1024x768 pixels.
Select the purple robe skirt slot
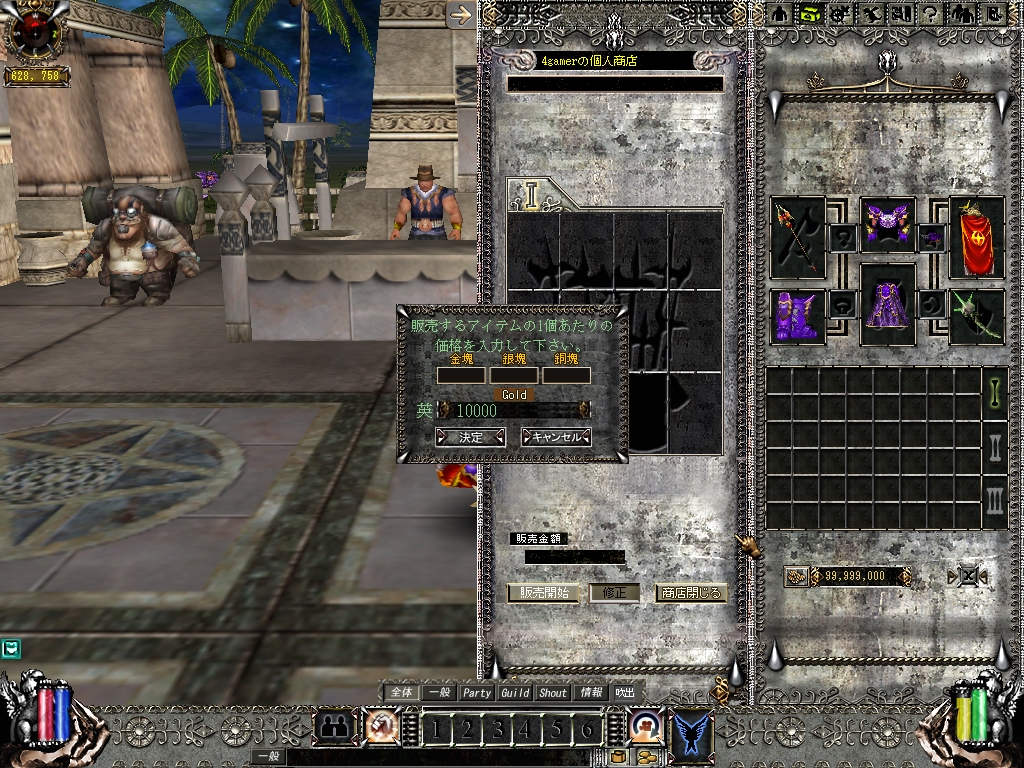[887, 304]
